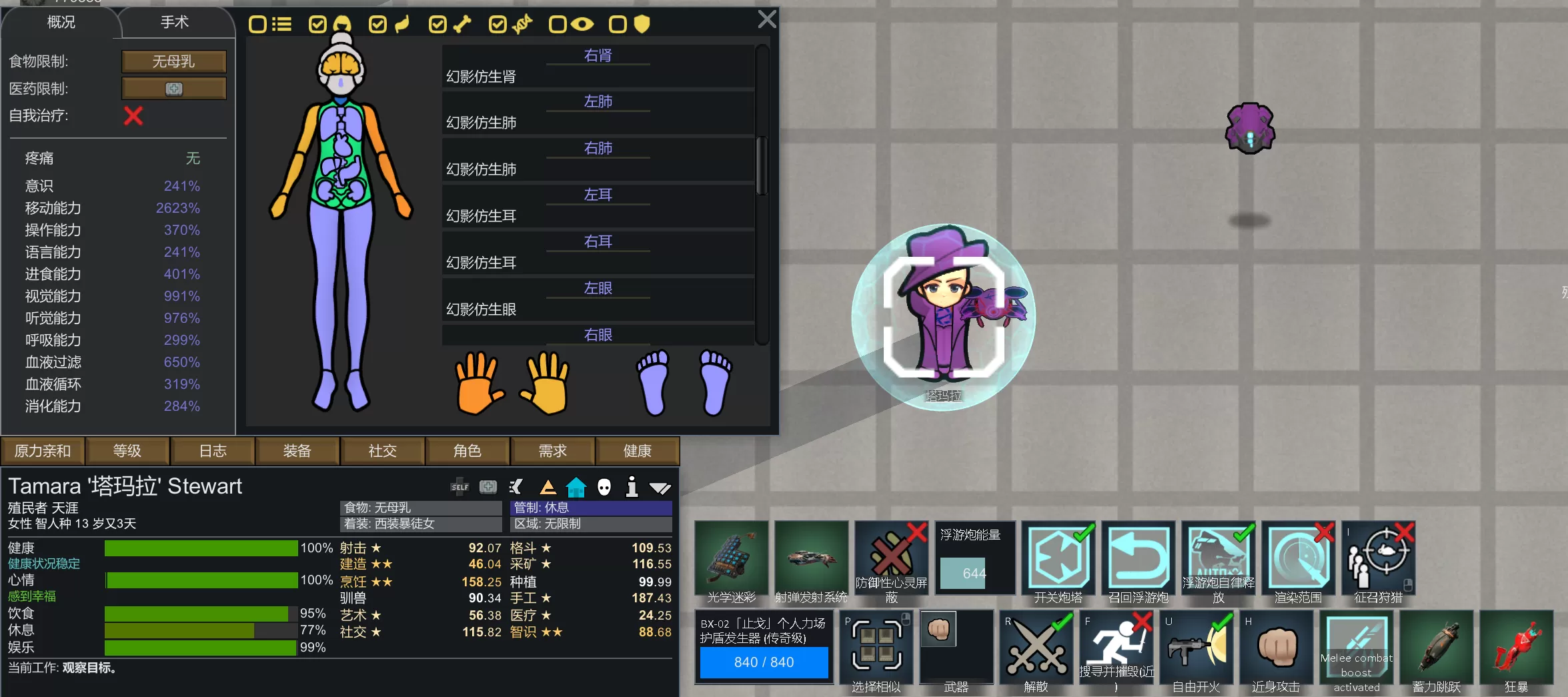The width and height of the screenshot is (1568, 697).
Task: Toggle 开关炮塔 turret switch
Action: tap(1058, 560)
